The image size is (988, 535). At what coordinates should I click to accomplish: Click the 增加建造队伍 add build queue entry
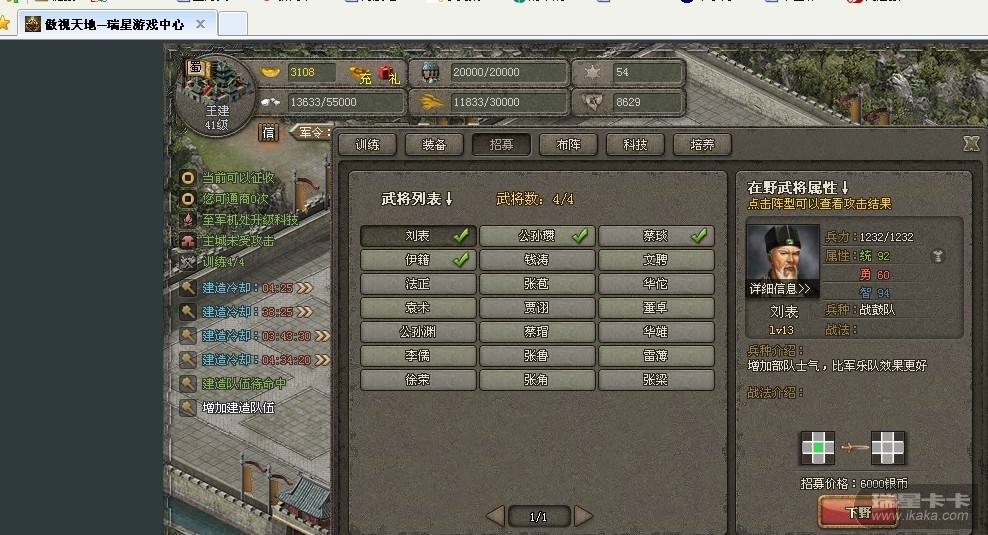pos(238,408)
